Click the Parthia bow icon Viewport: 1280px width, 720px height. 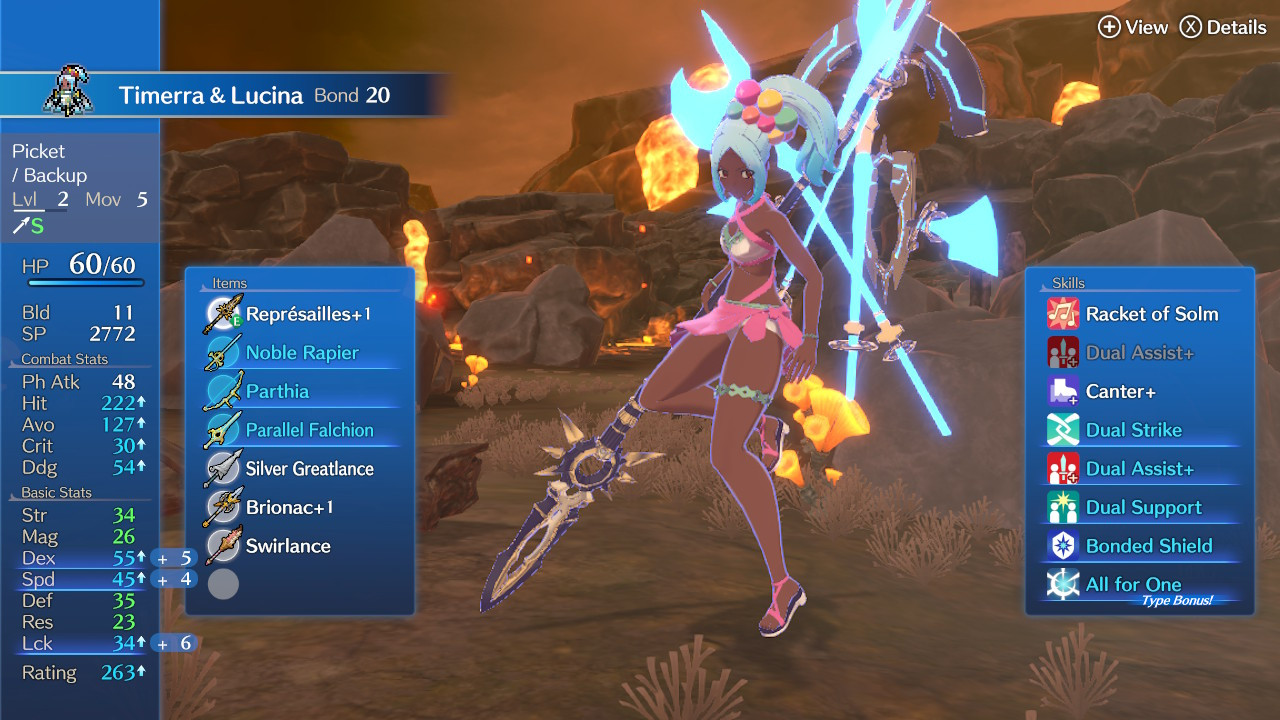(x=224, y=390)
